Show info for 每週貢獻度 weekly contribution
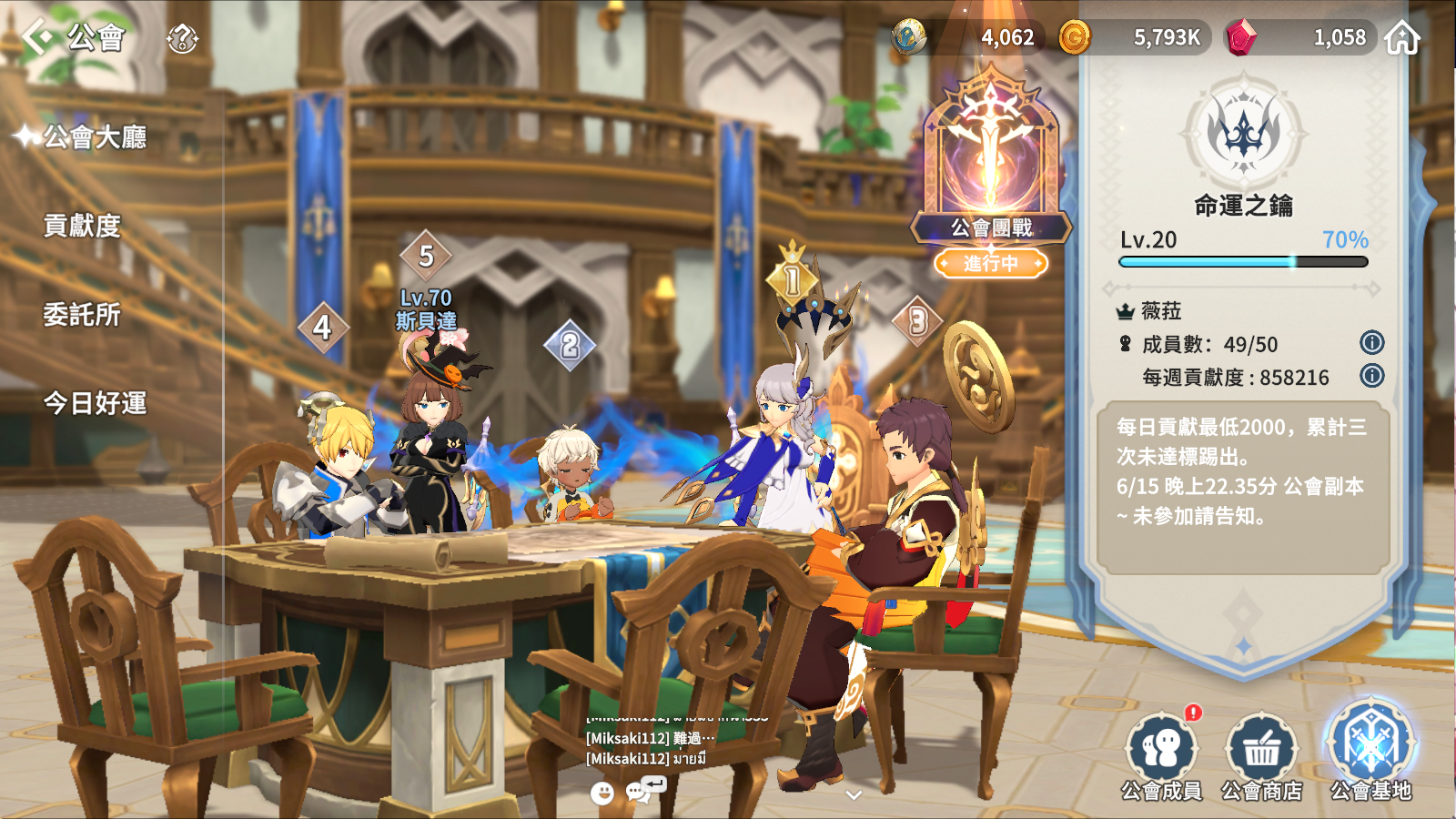This screenshot has width=1456, height=819. 1371,376
